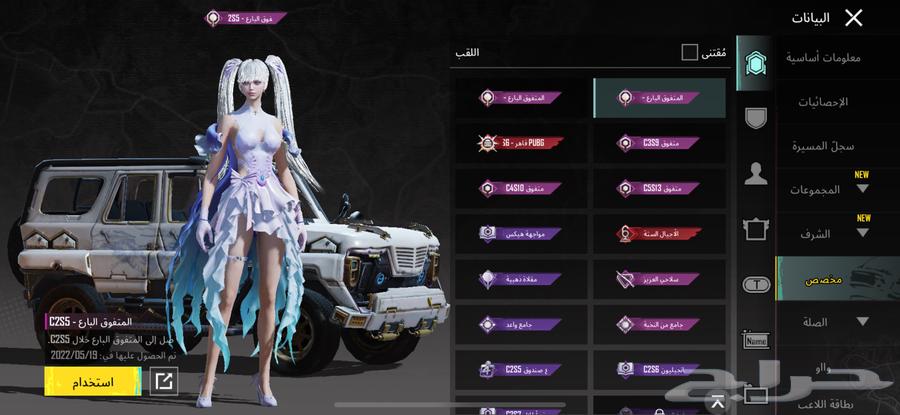Choose the مواجهة هيكس title
Image resolution: width=900 pixels, height=415 pixels.
pos(521,232)
